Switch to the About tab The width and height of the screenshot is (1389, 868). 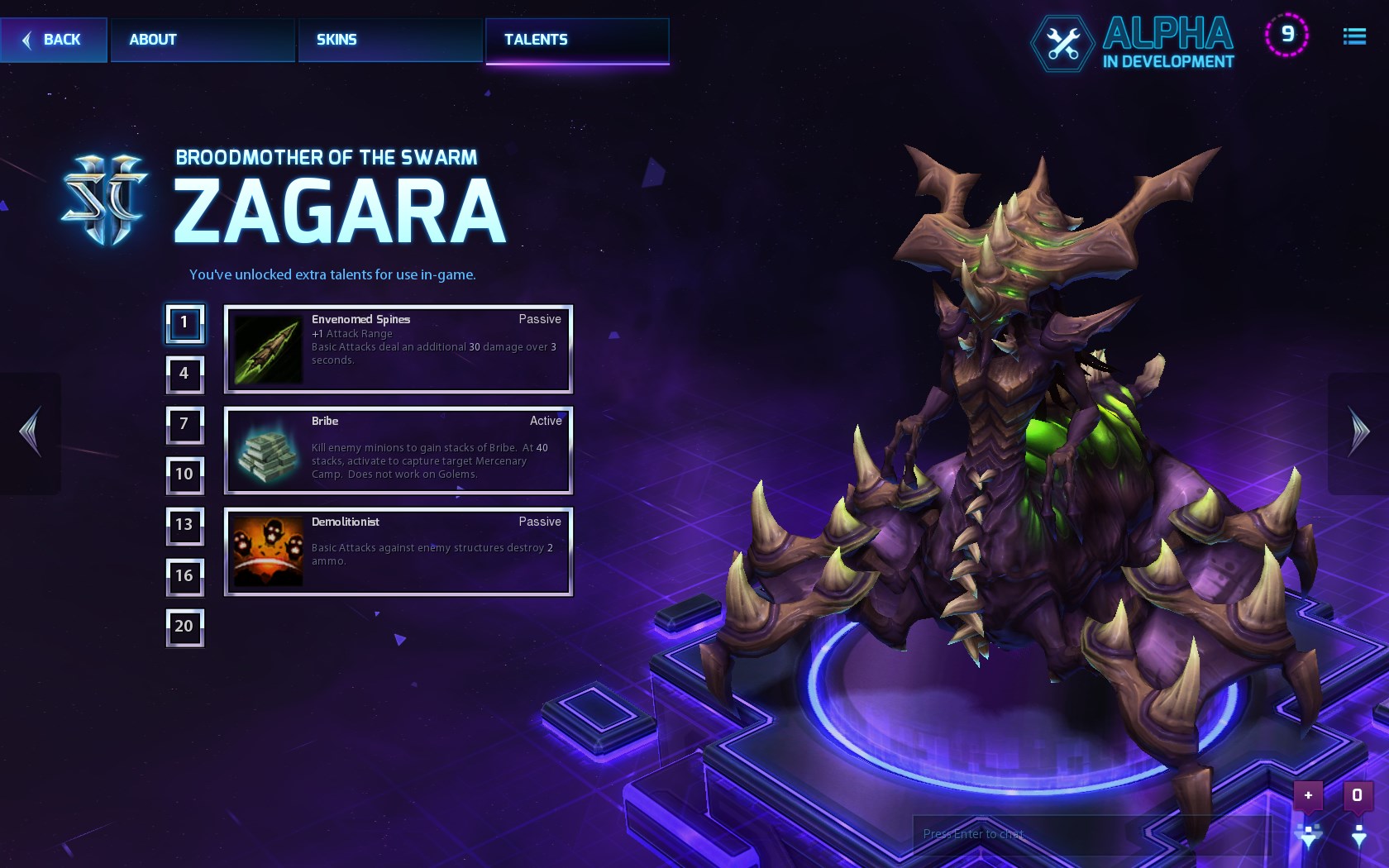tap(203, 40)
